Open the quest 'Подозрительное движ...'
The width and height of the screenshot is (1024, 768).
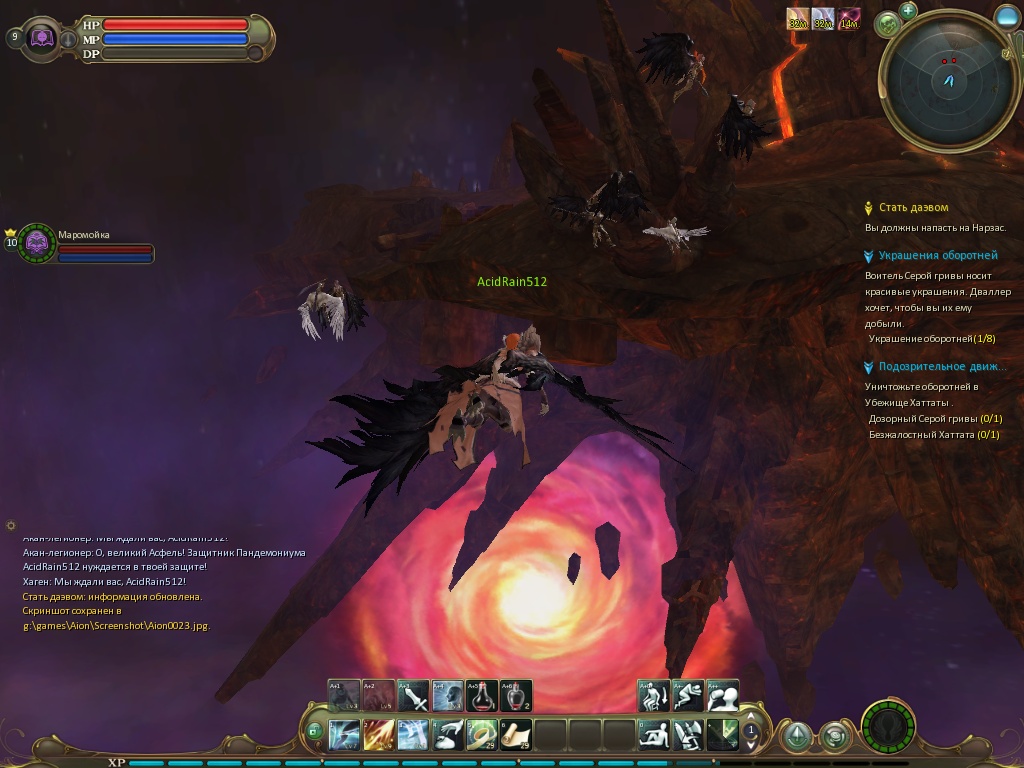[x=942, y=367]
